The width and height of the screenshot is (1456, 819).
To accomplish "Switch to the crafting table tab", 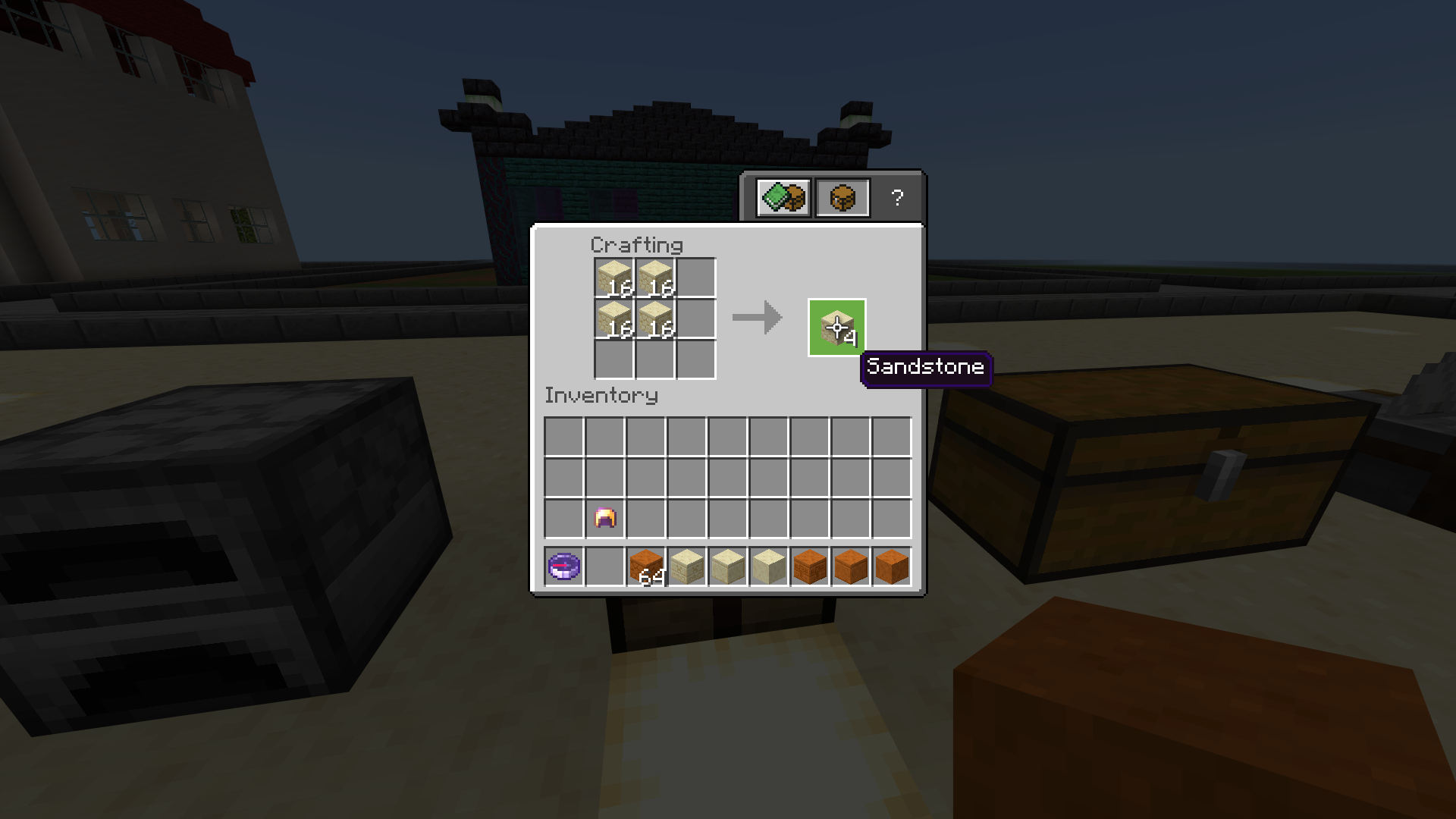I will [x=842, y=197].
